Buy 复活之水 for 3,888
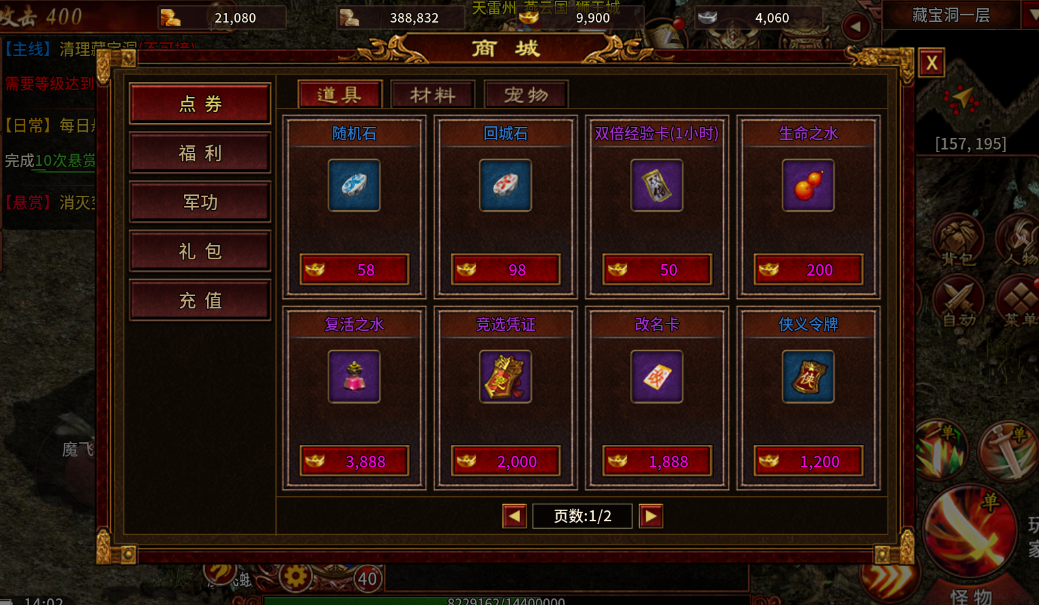Viewport: 1039px width, 605px height. (x=354, y=461)
